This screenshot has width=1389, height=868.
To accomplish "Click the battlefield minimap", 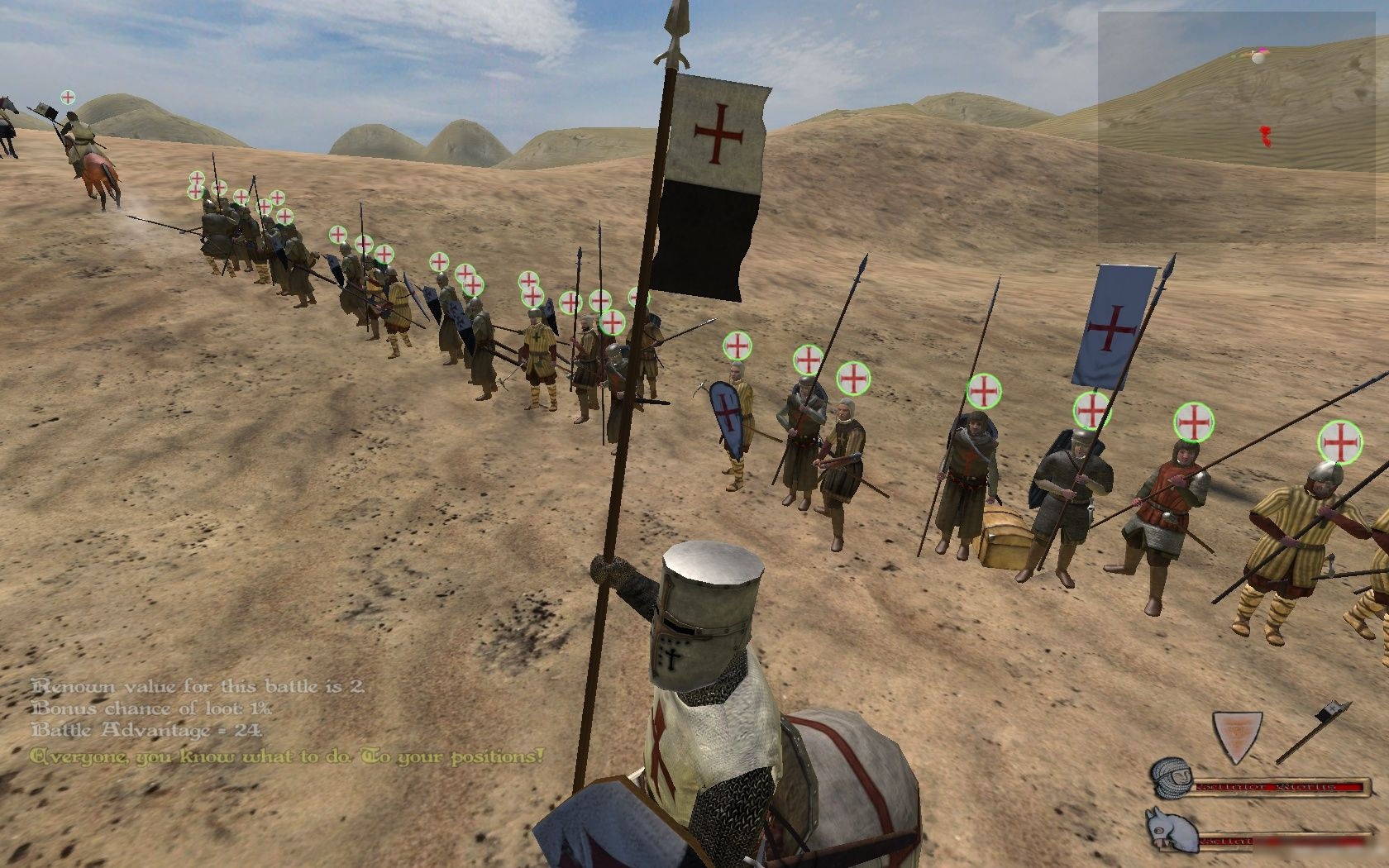I will [1242, 126].
